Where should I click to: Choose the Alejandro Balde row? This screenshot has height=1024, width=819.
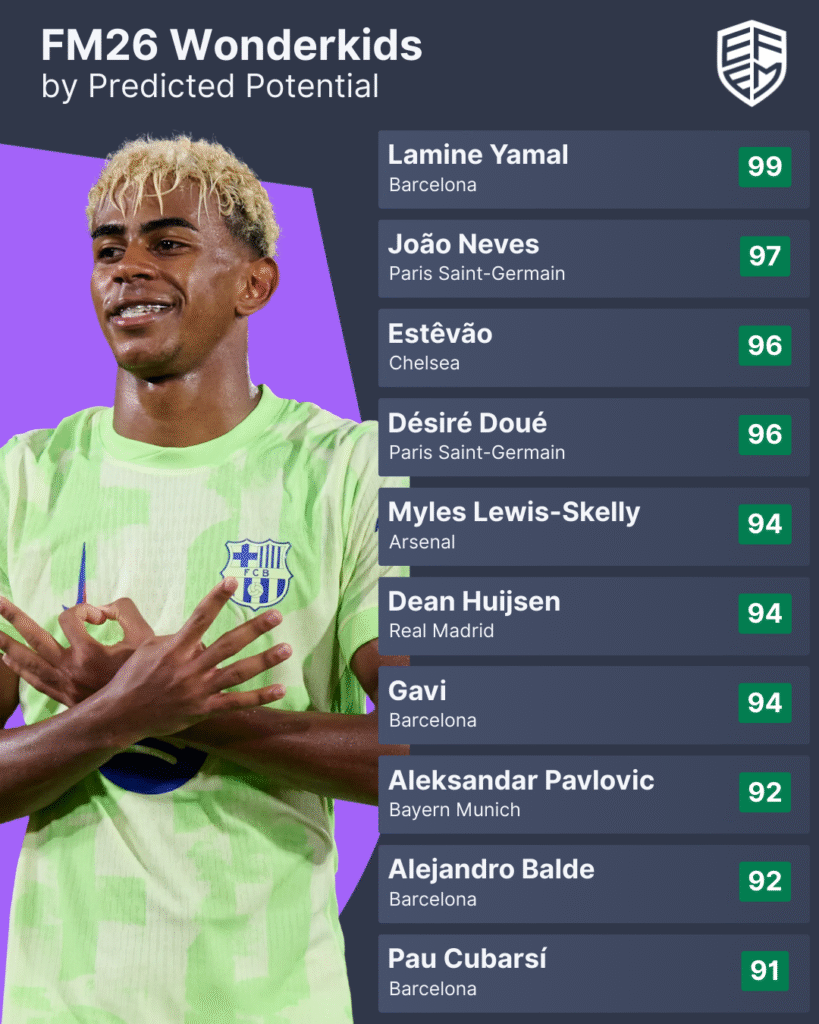tap(593, 883)
